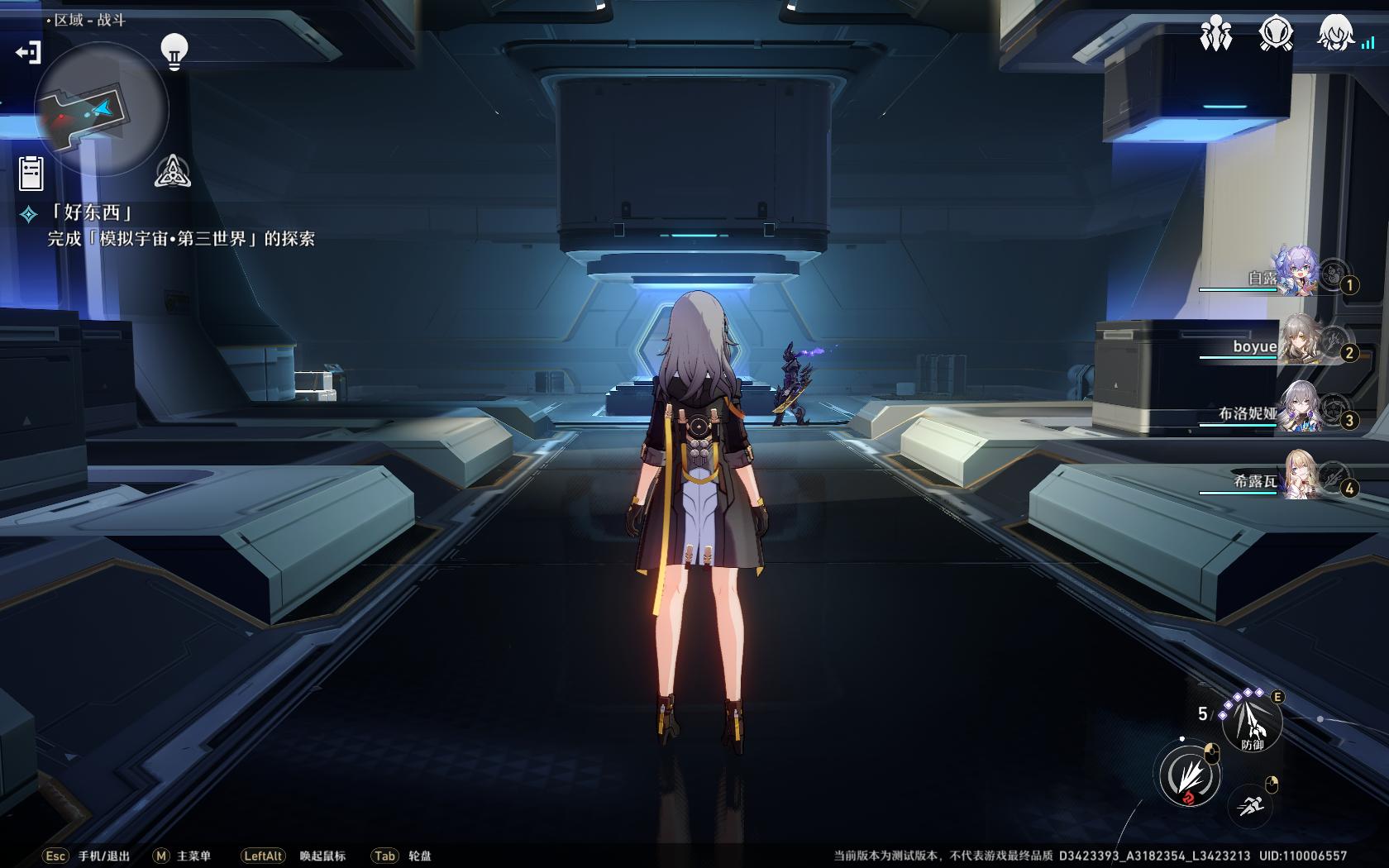This screenshot has width=1389, height=868.
Task: Click the triangular knot emblem icon
Action: tap(173, 171)
